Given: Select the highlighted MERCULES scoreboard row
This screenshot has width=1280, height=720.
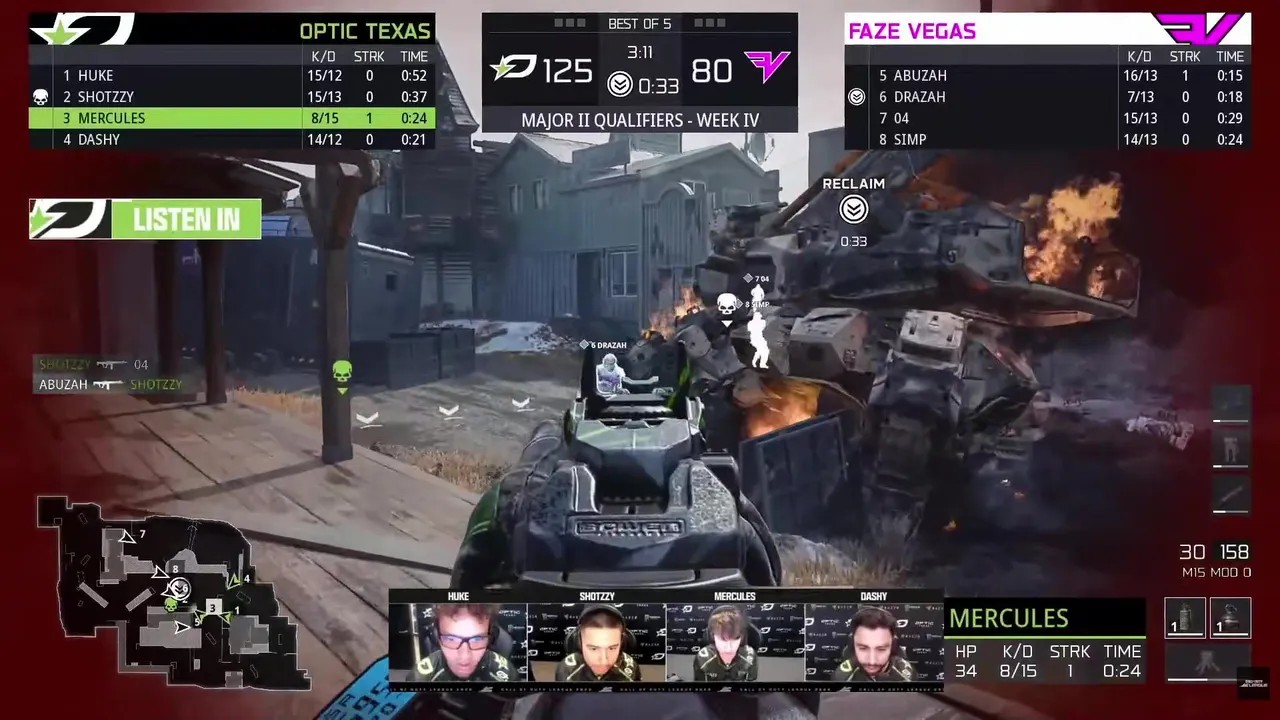Looking at the screenshot, I should click(x=232, y=118).
